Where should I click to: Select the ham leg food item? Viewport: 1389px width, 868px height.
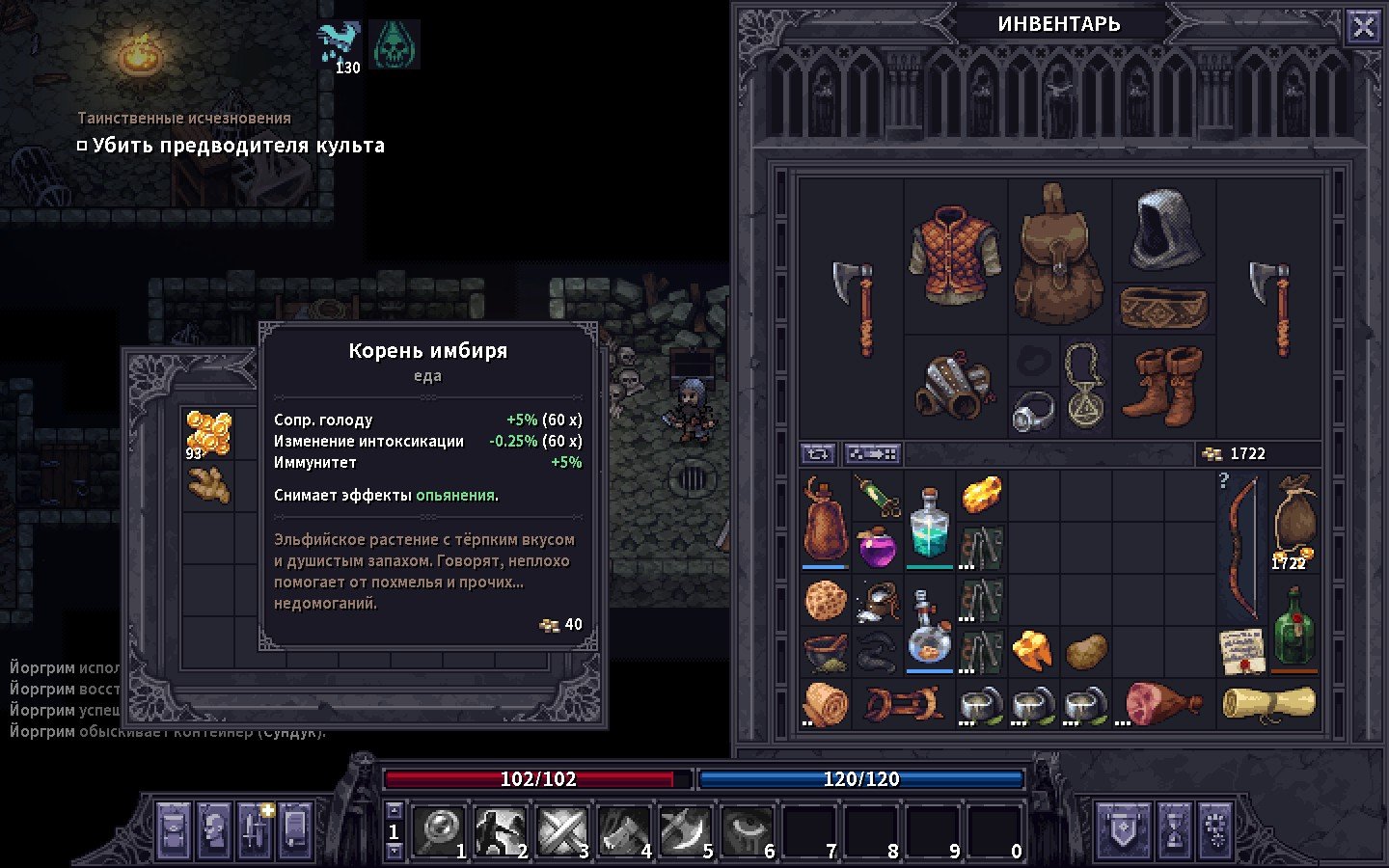1162,703
